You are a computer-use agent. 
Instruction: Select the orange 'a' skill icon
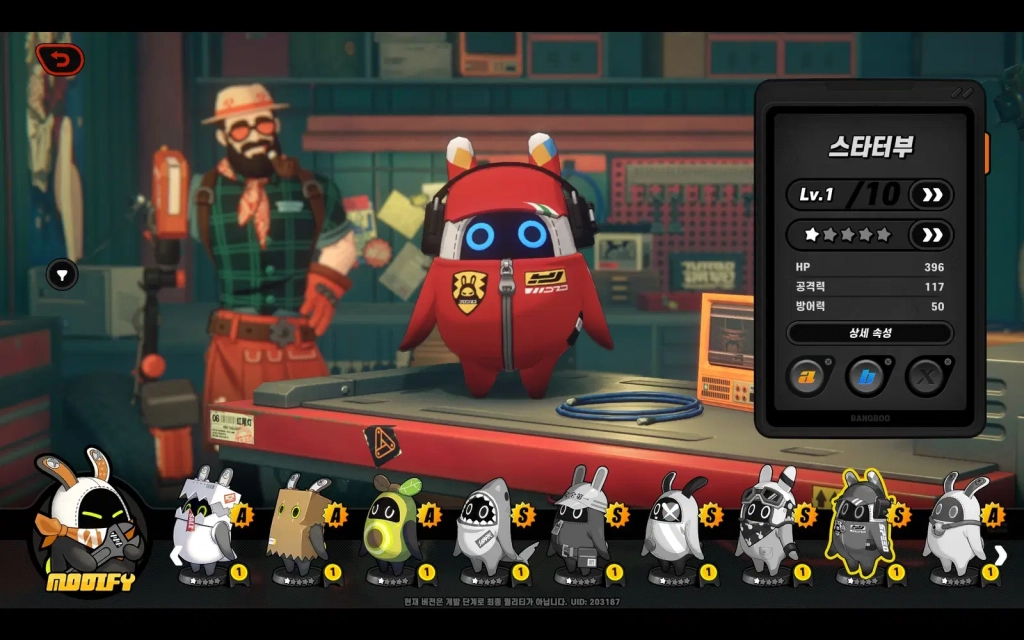[806, 376]
